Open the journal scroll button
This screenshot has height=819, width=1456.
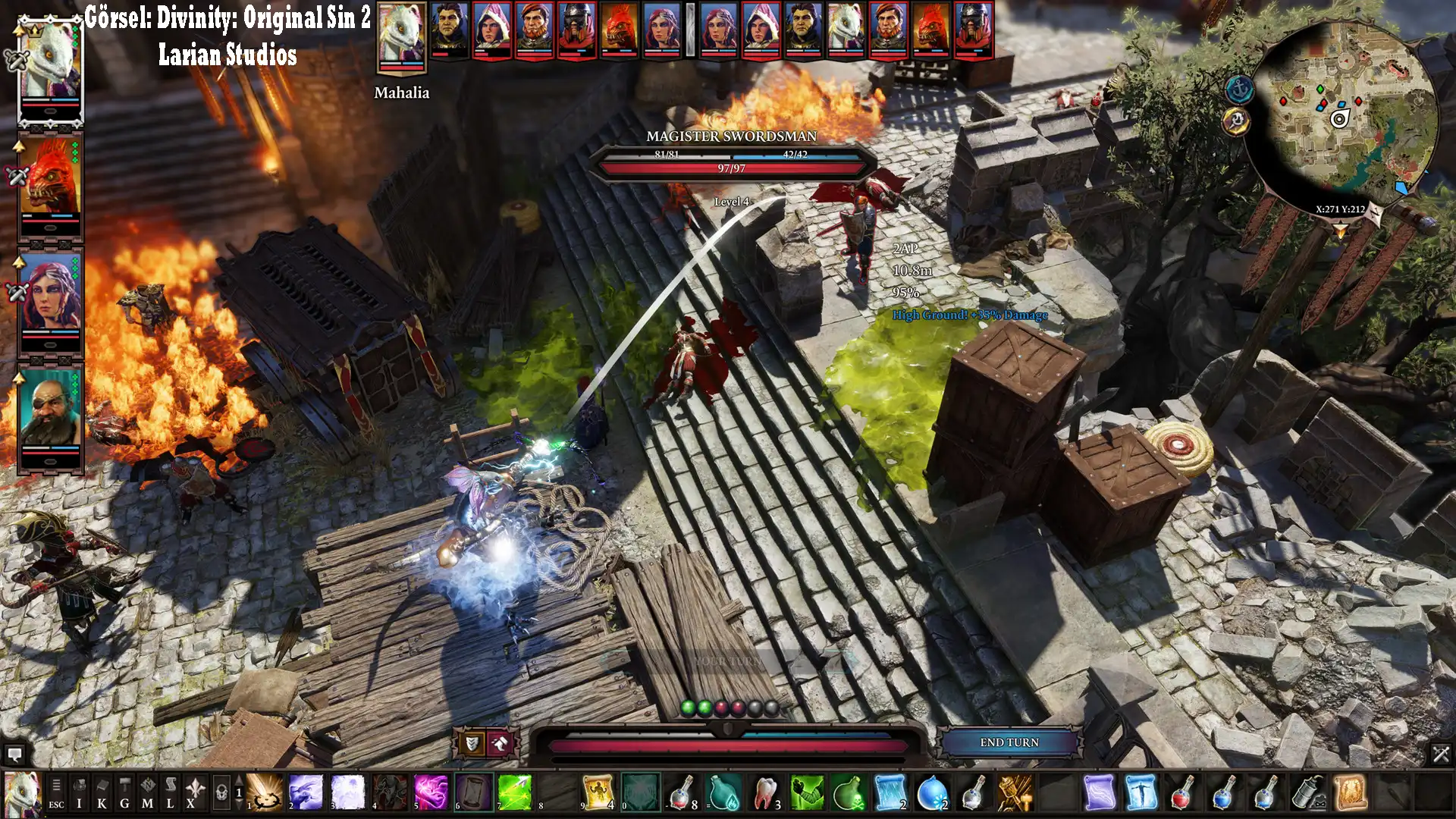pyautogui.click(x=170, y=793)
